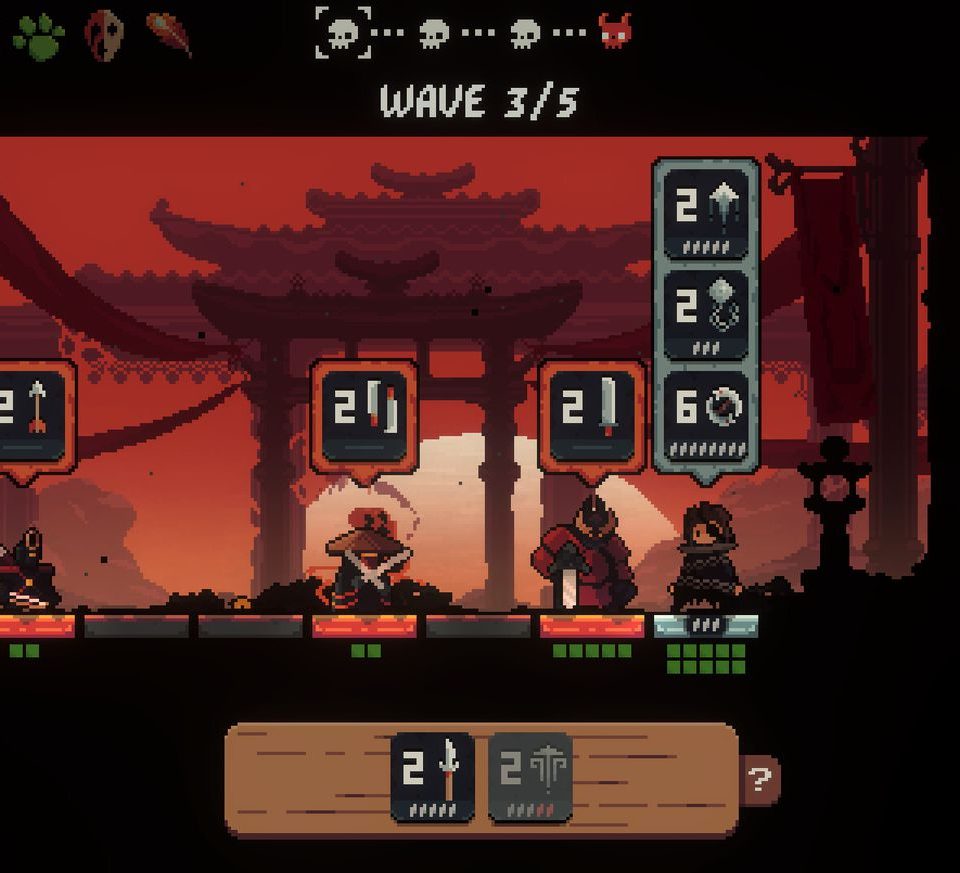Screen dimensions: 960x873
Task: Select the spear attack tile in hand
Action: (432, 777)
